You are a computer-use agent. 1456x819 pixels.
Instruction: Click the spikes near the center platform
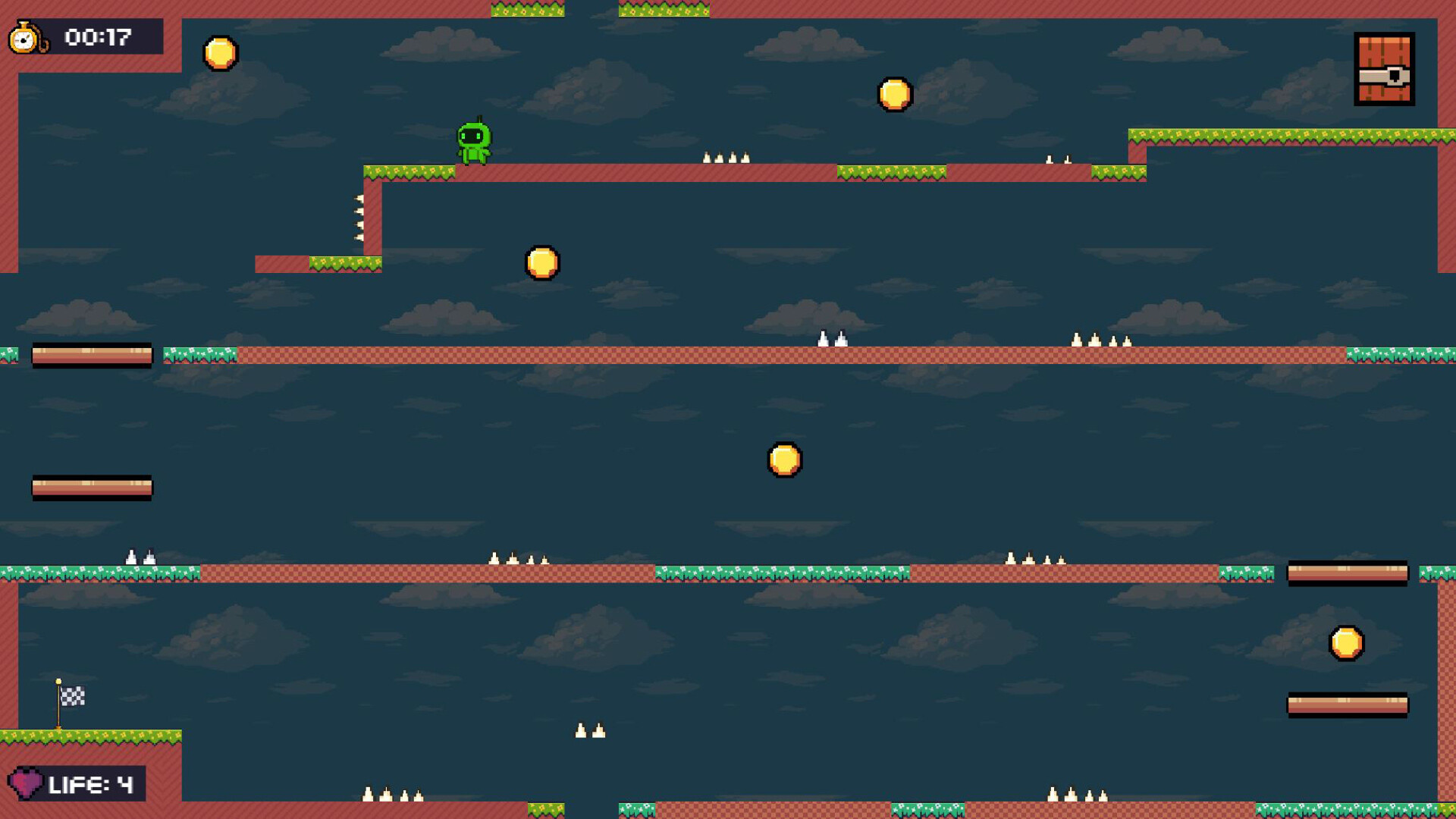pyautogui.click(x=831, y=339)
